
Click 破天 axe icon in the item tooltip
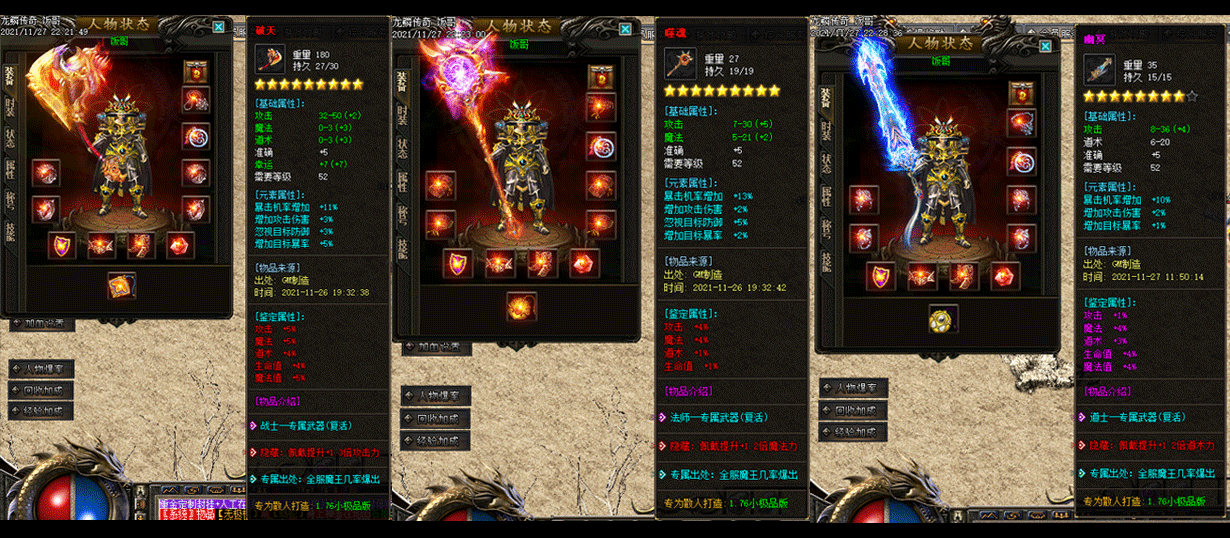tap(270, 62)
